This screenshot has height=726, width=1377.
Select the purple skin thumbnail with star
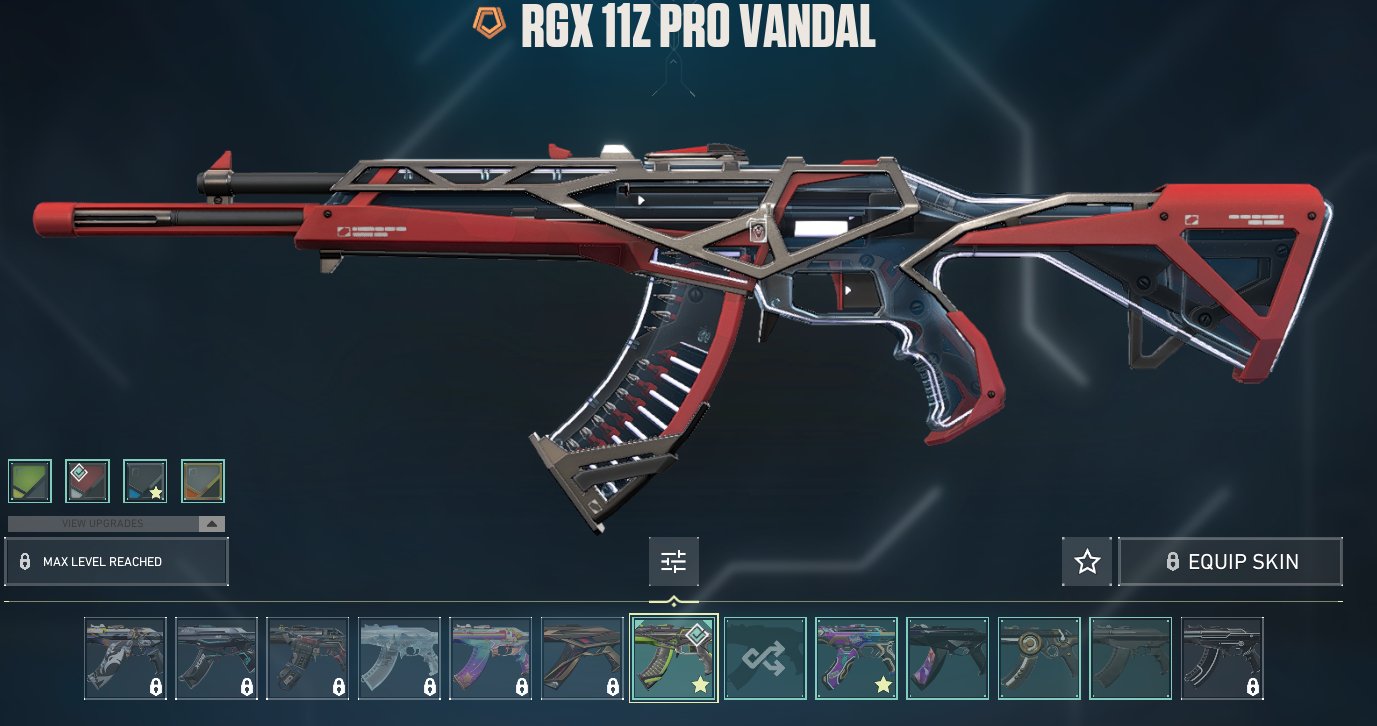point(856,658)
